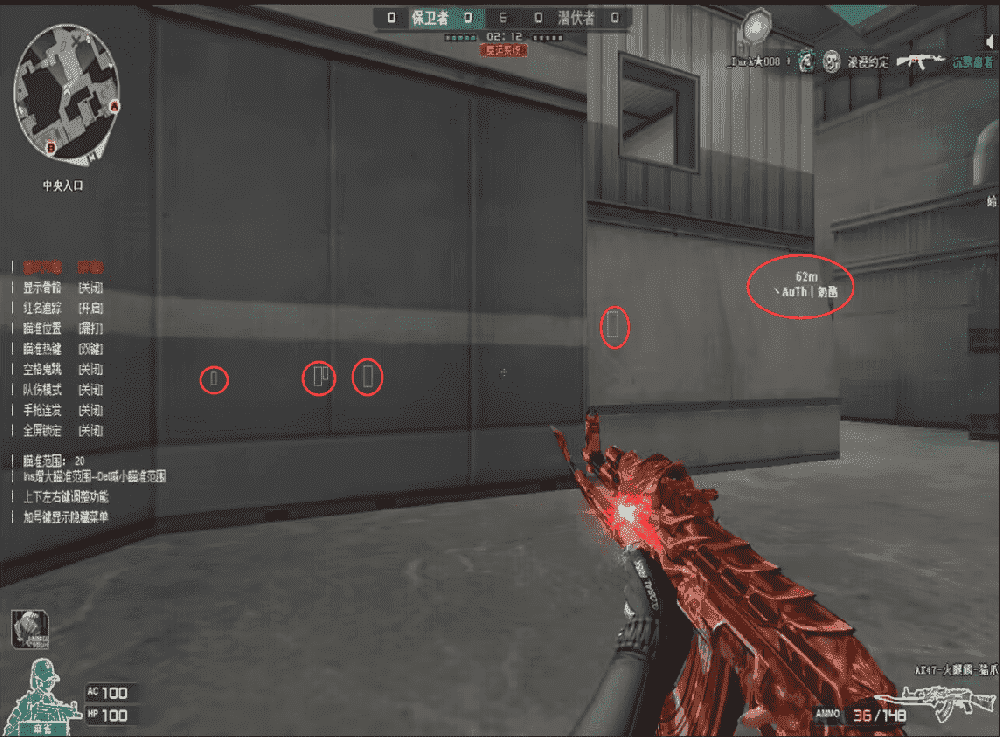Click the white rifle icon in the kill feed
1000x737 pixels.
coord(920,62)
